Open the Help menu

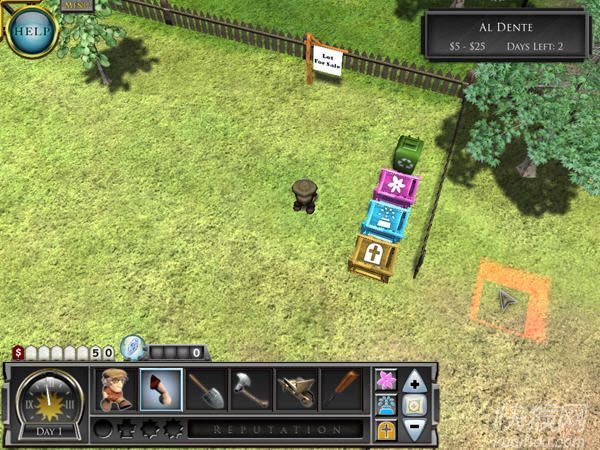point(31,29)
